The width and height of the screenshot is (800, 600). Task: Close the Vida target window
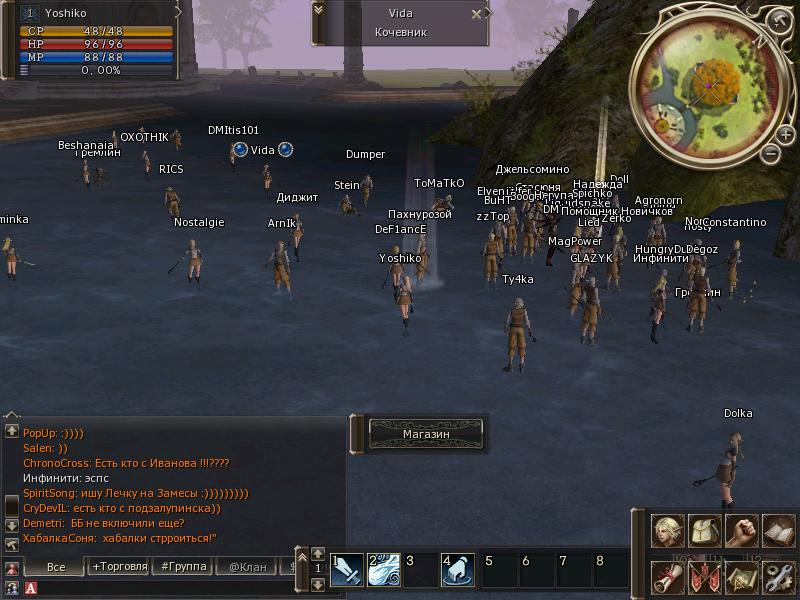click(x=477, y=14)
